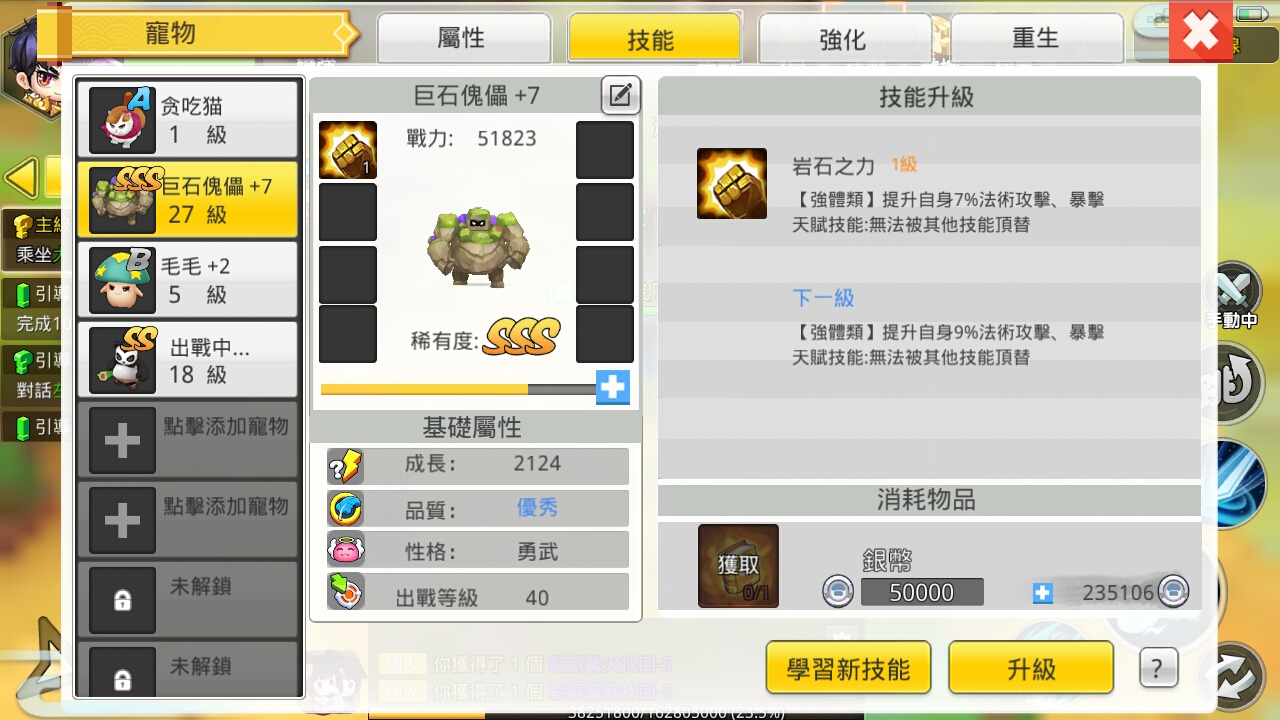Click the 點擊添加寵物 empty pet slot
The width and height of the screenshot is (1280, 720).
[x=187, y=440]
